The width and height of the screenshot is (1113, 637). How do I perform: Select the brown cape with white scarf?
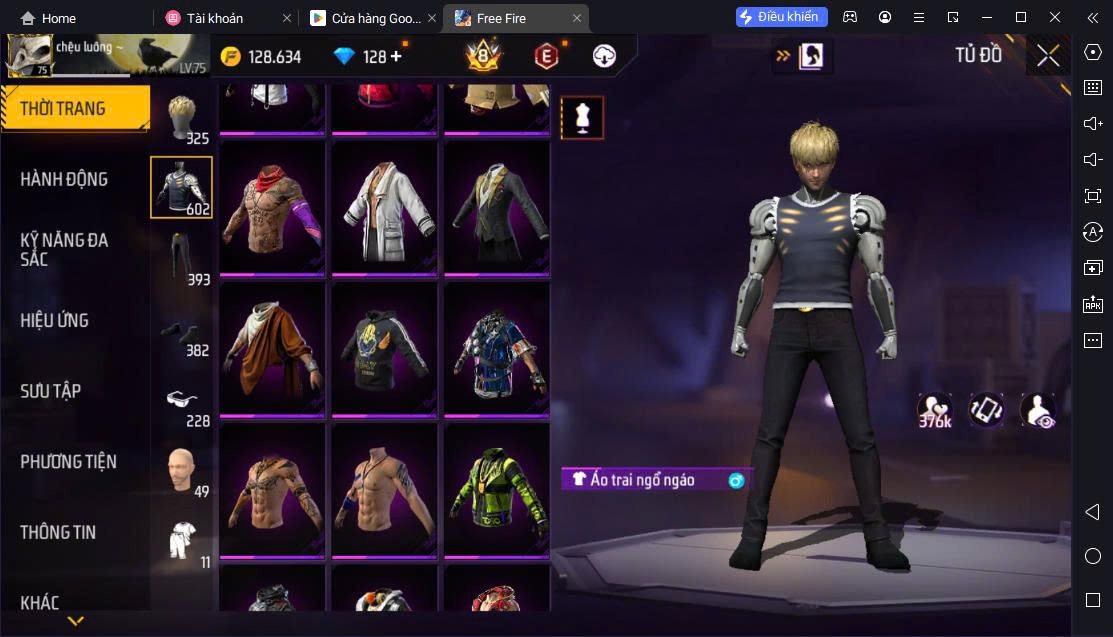click(x=272, y=349)
